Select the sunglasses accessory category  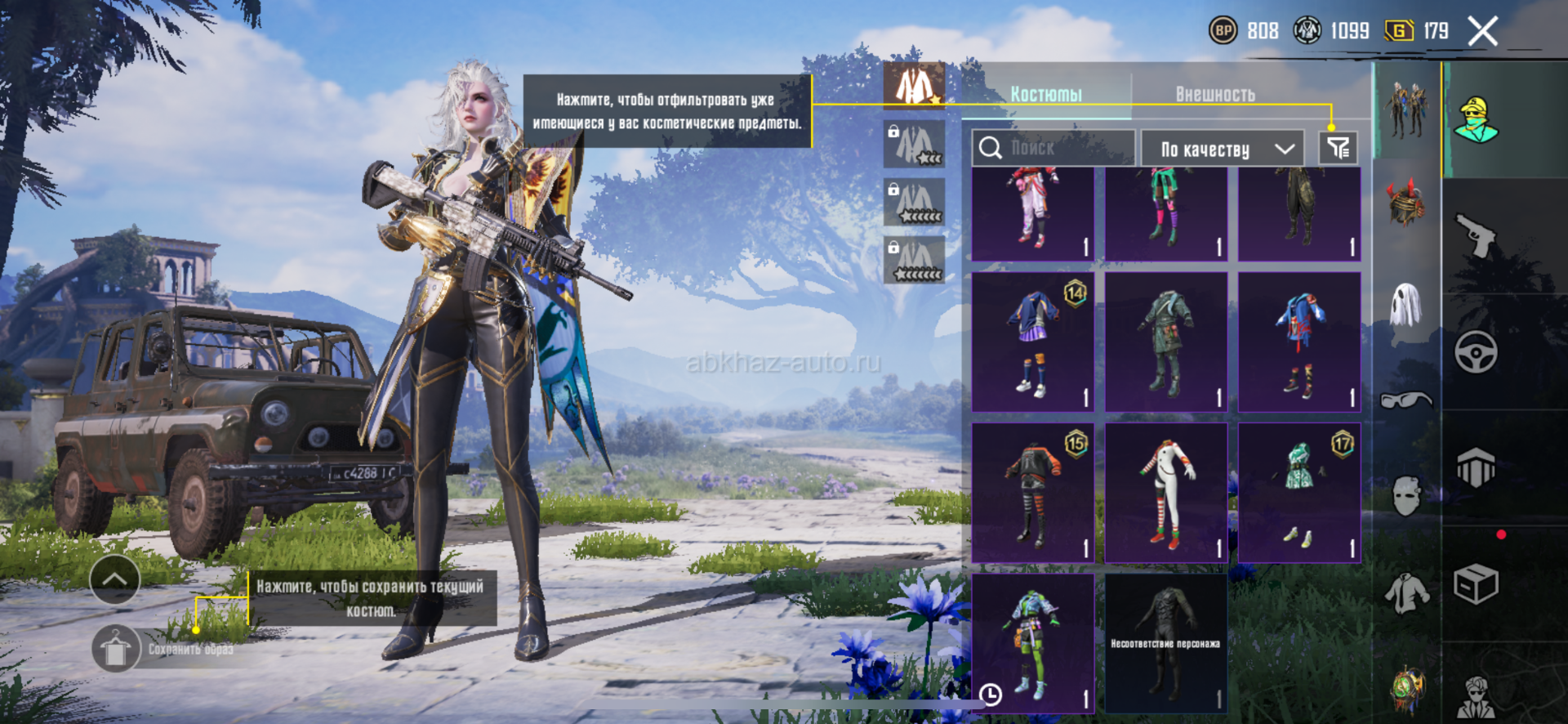point(1405,400)
